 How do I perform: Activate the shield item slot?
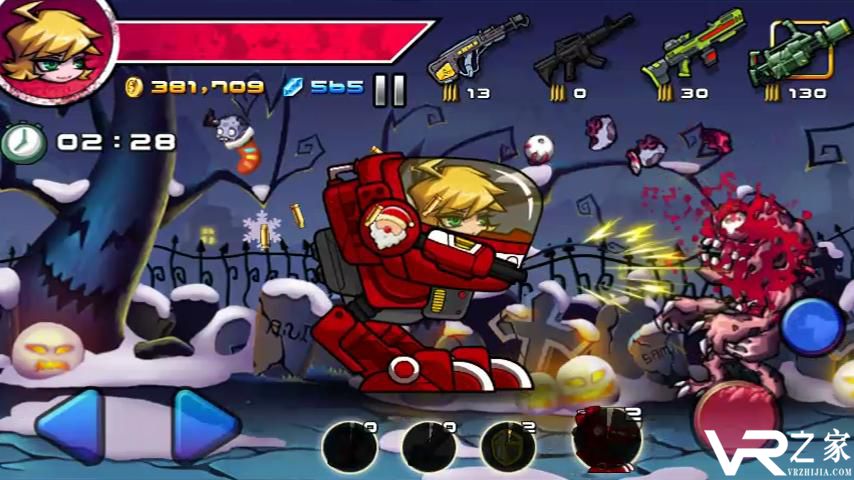pos(507,445)
